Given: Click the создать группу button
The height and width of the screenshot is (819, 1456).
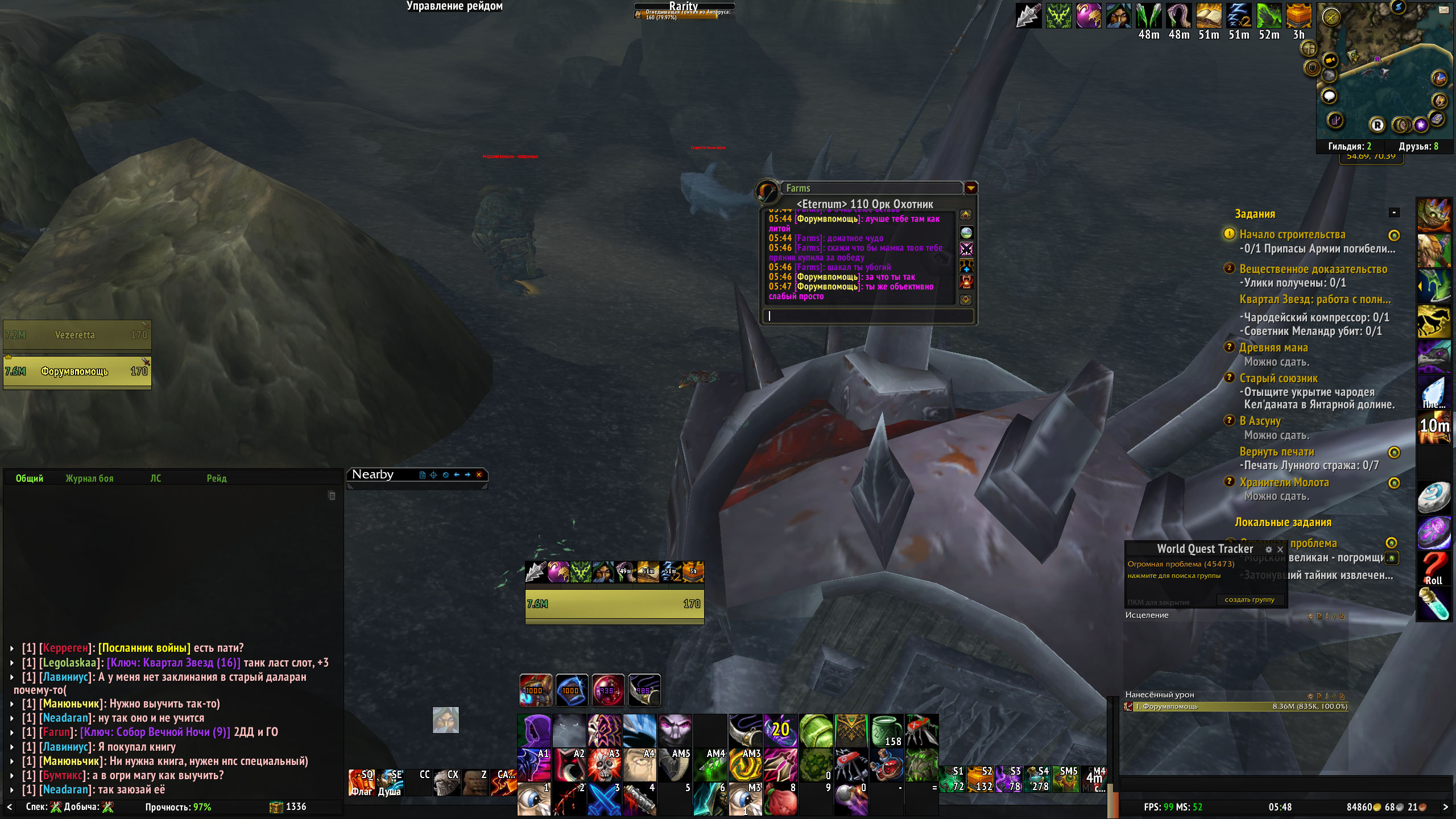Looking at the screenshot, I should (x=1250, y=599).
